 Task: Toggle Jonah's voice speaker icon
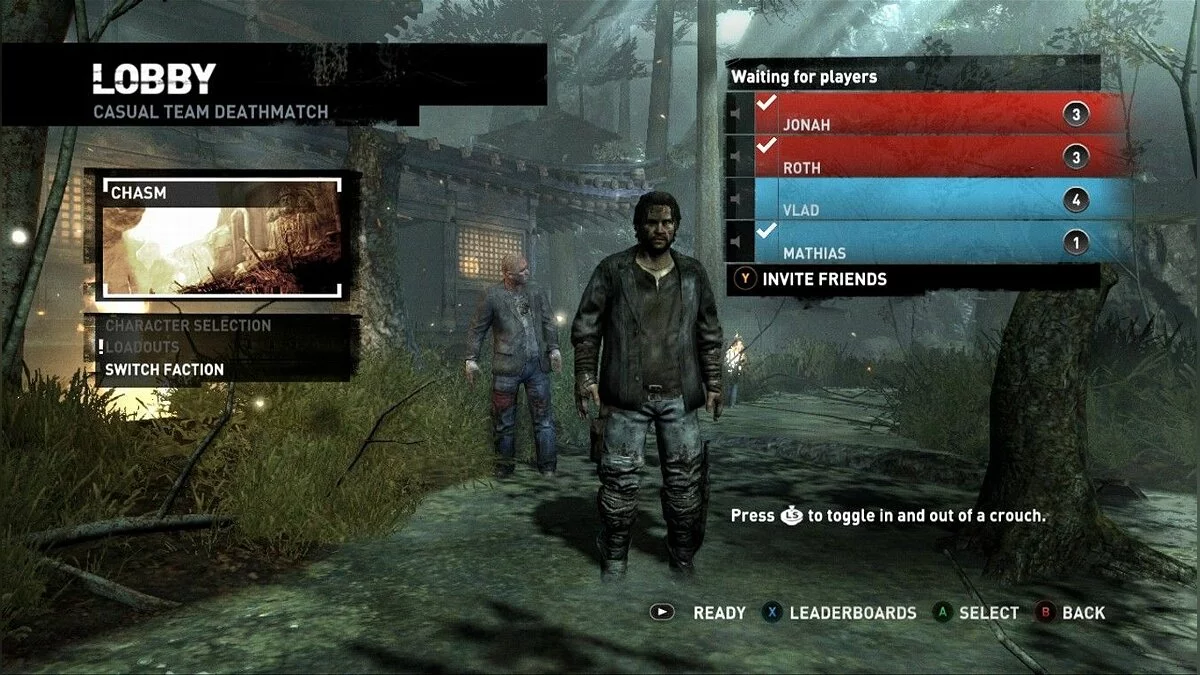click(739, 114)
